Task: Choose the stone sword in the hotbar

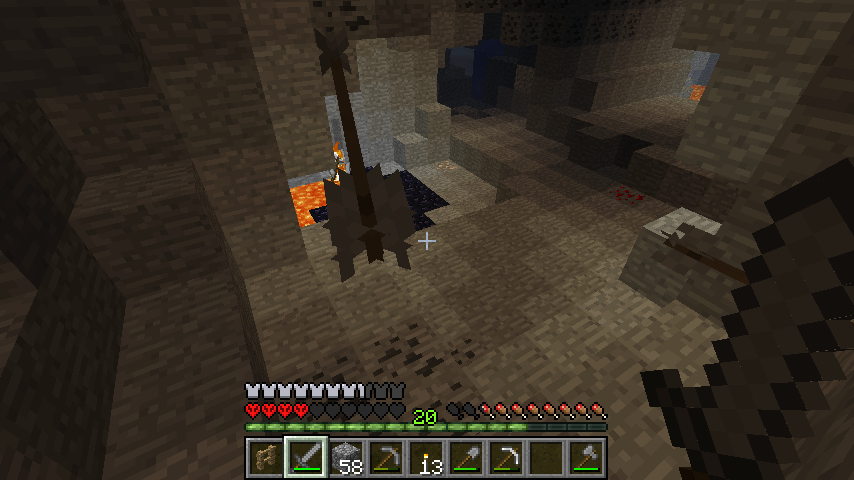Action: click(305, 459)
